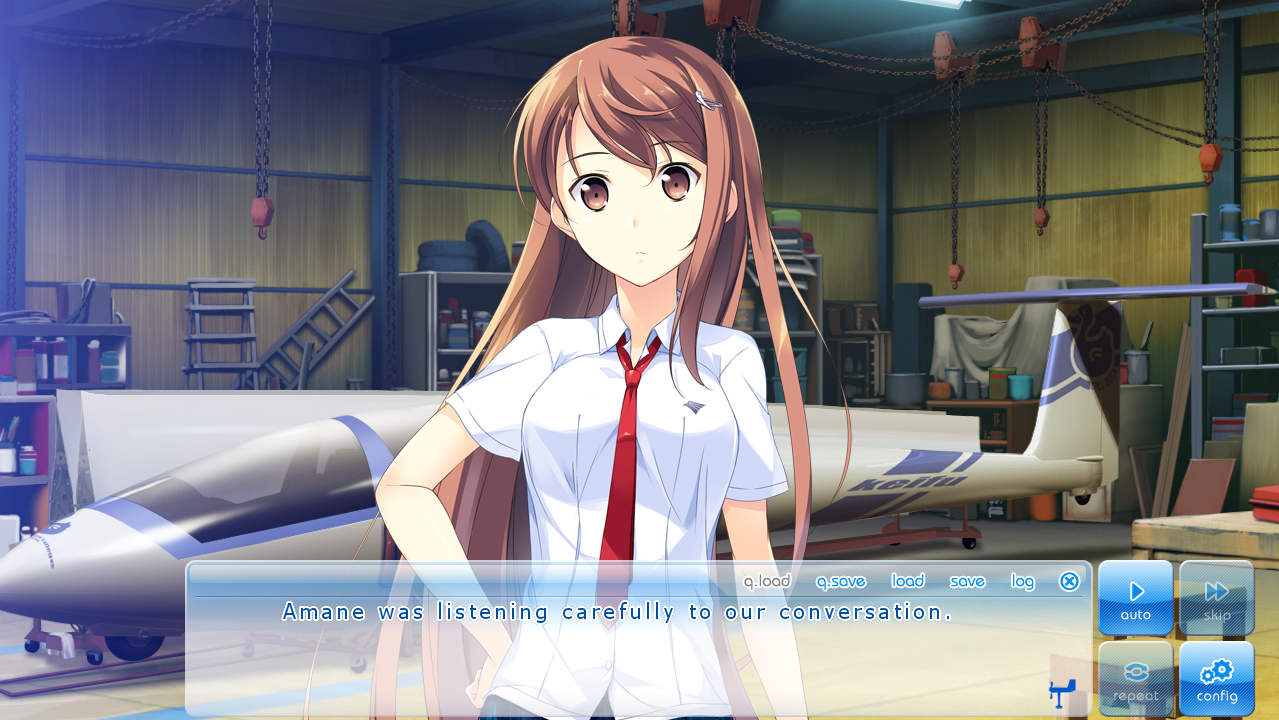Hide the text box with the X icon
1279x720 pixels.
point(1069,581)
